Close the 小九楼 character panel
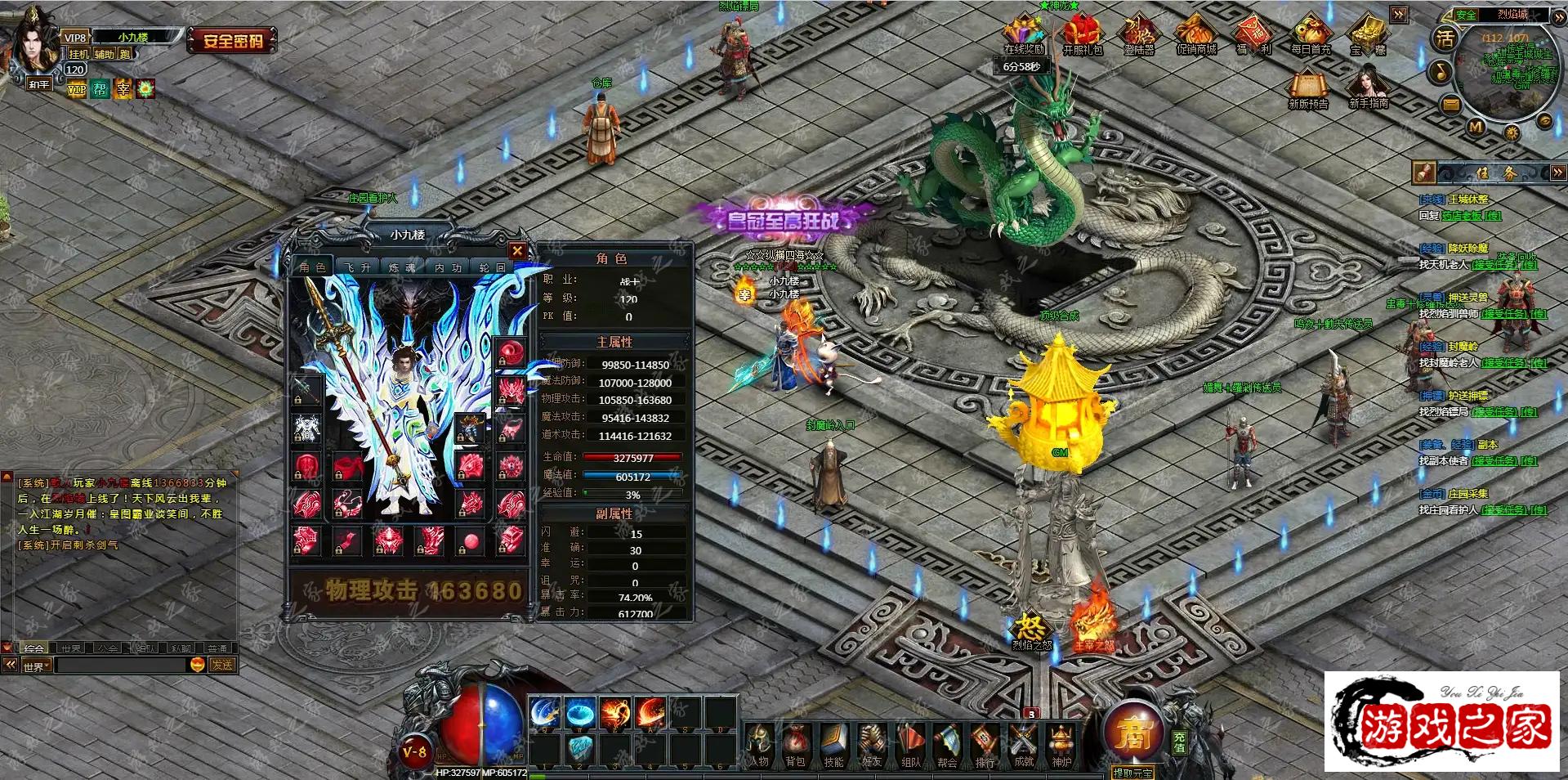Screen dimensions: 1568x780 coord(516,251)
